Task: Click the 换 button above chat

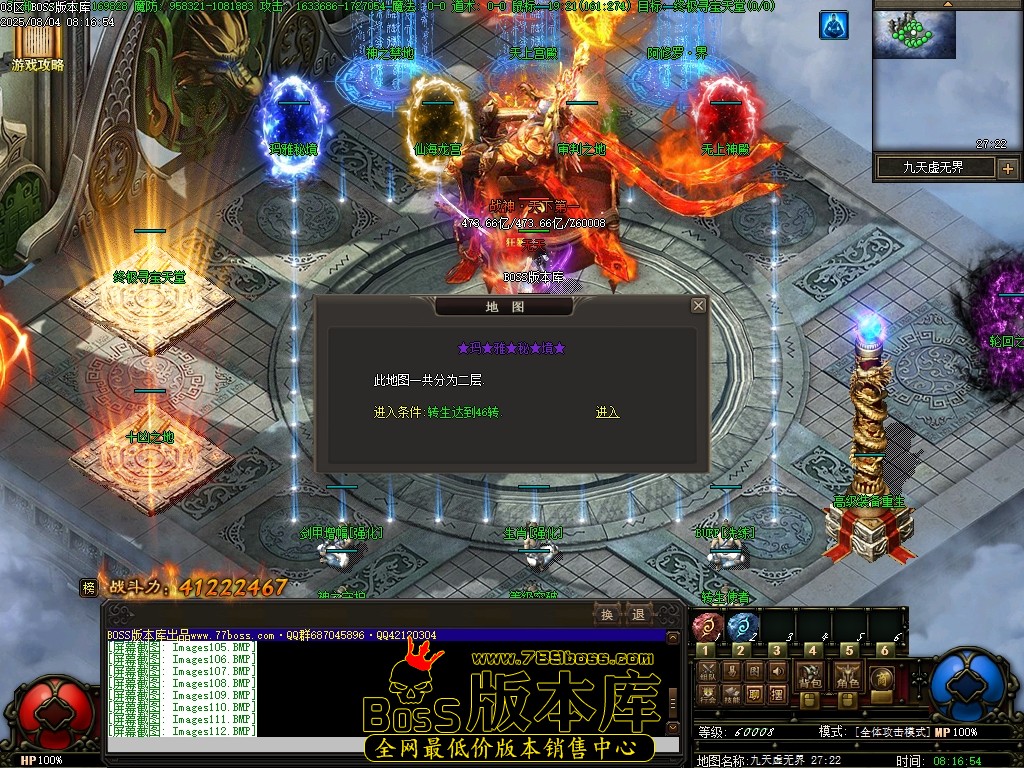Action: point(607,614)
